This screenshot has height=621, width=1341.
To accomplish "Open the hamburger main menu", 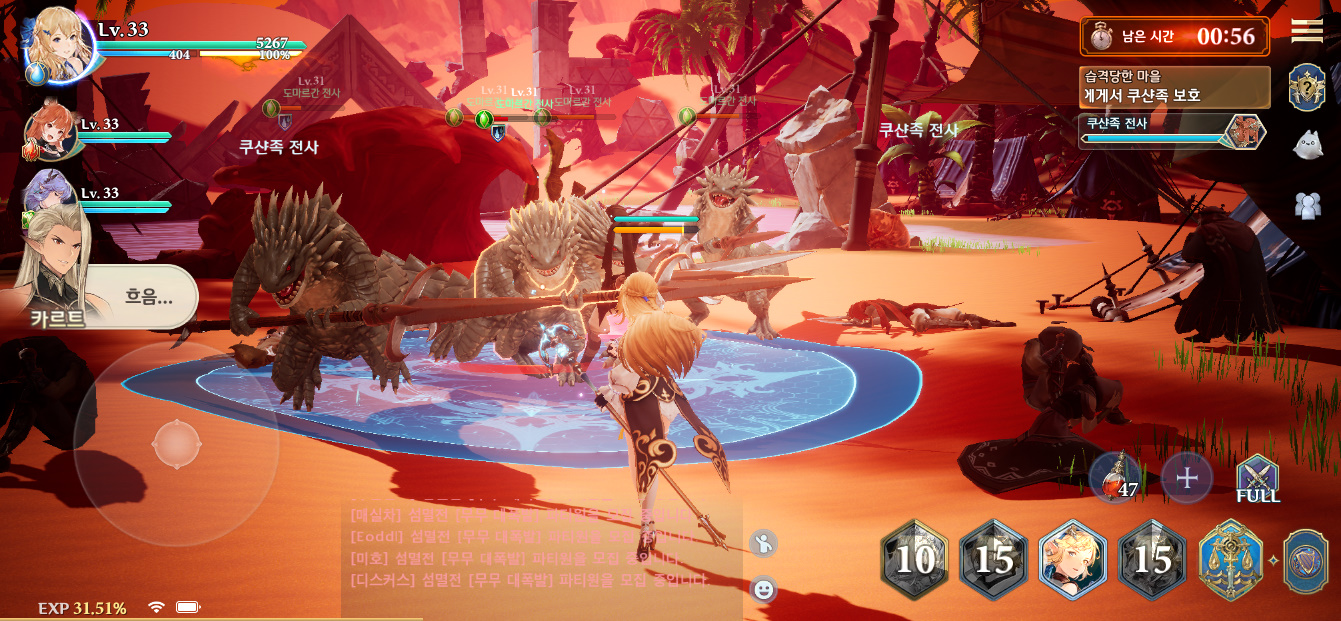I will pos(1307,31).
